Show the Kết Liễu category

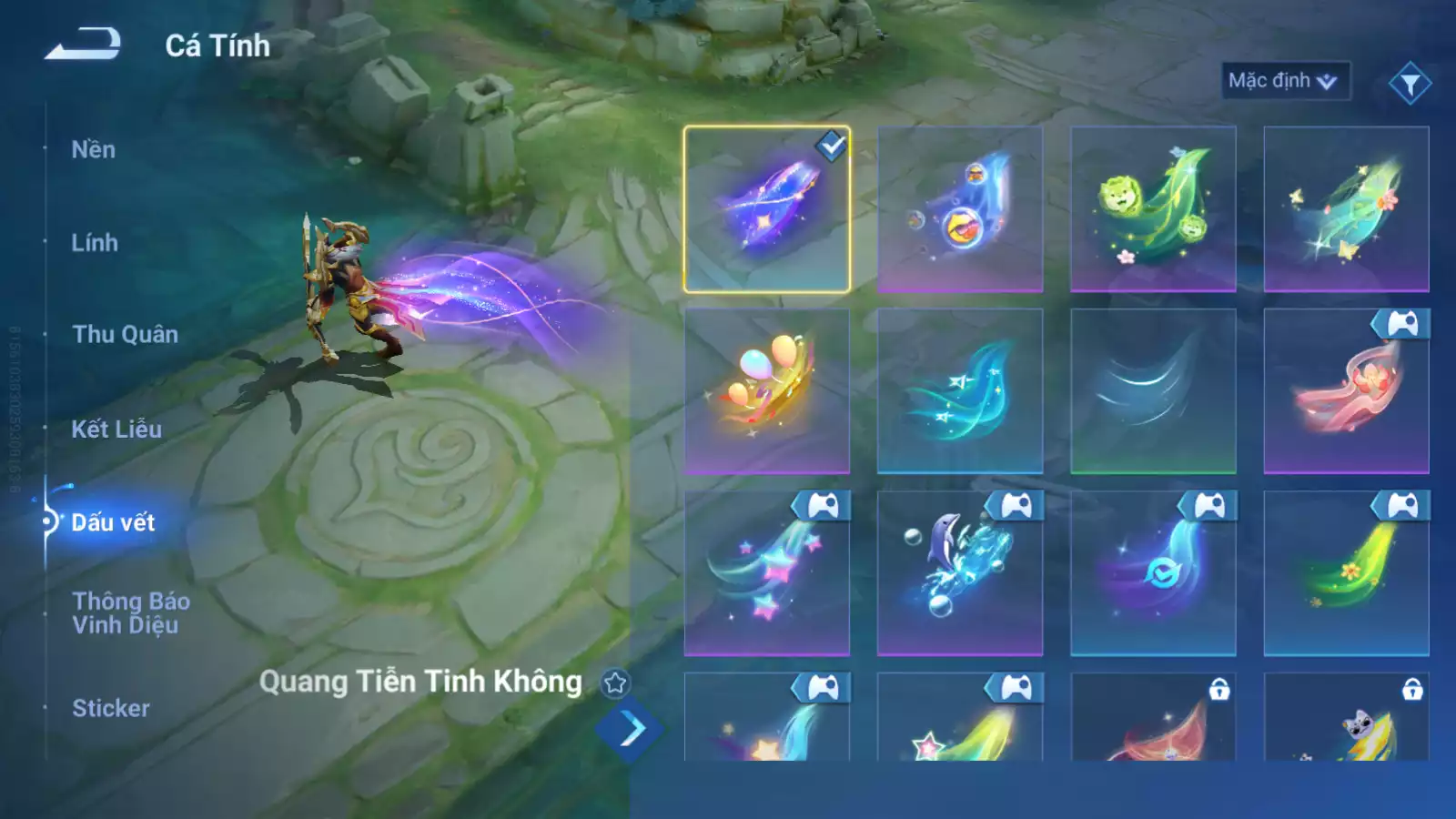(116, 430)
